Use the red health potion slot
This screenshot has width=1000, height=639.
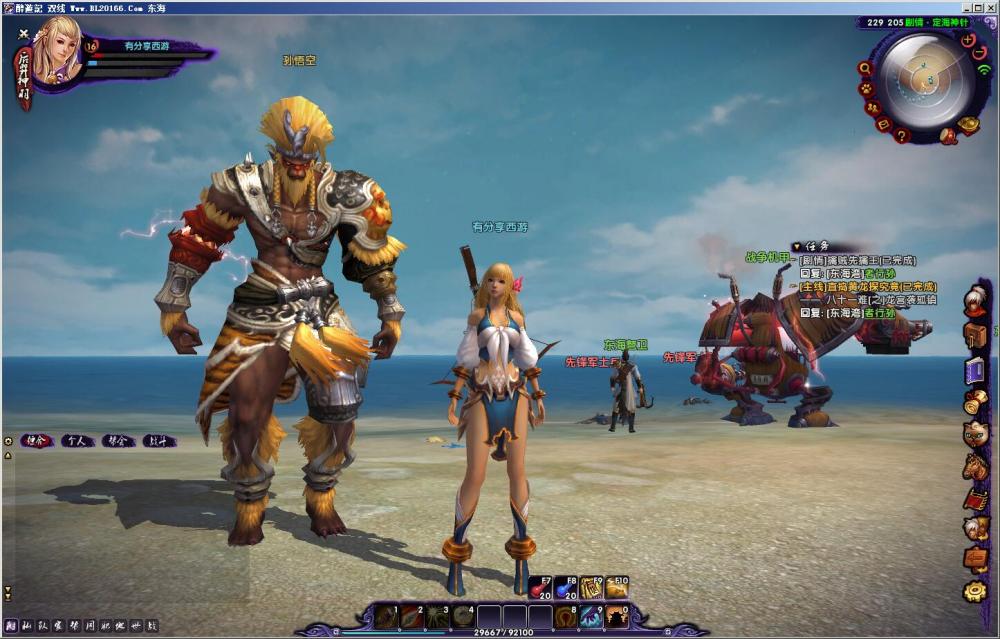540,589
